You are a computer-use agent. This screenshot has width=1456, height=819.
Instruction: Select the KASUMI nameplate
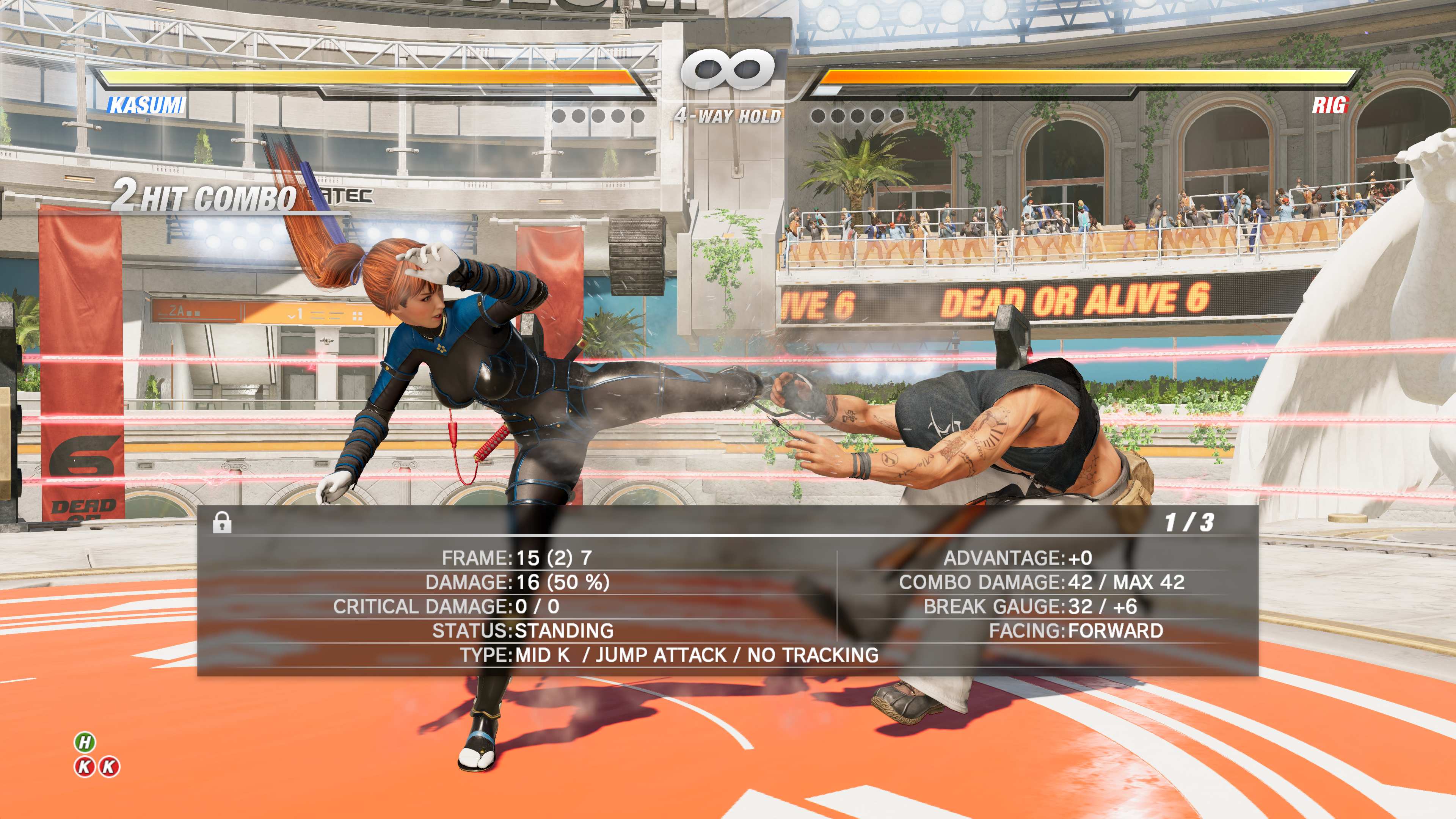(x=147, y=105)
